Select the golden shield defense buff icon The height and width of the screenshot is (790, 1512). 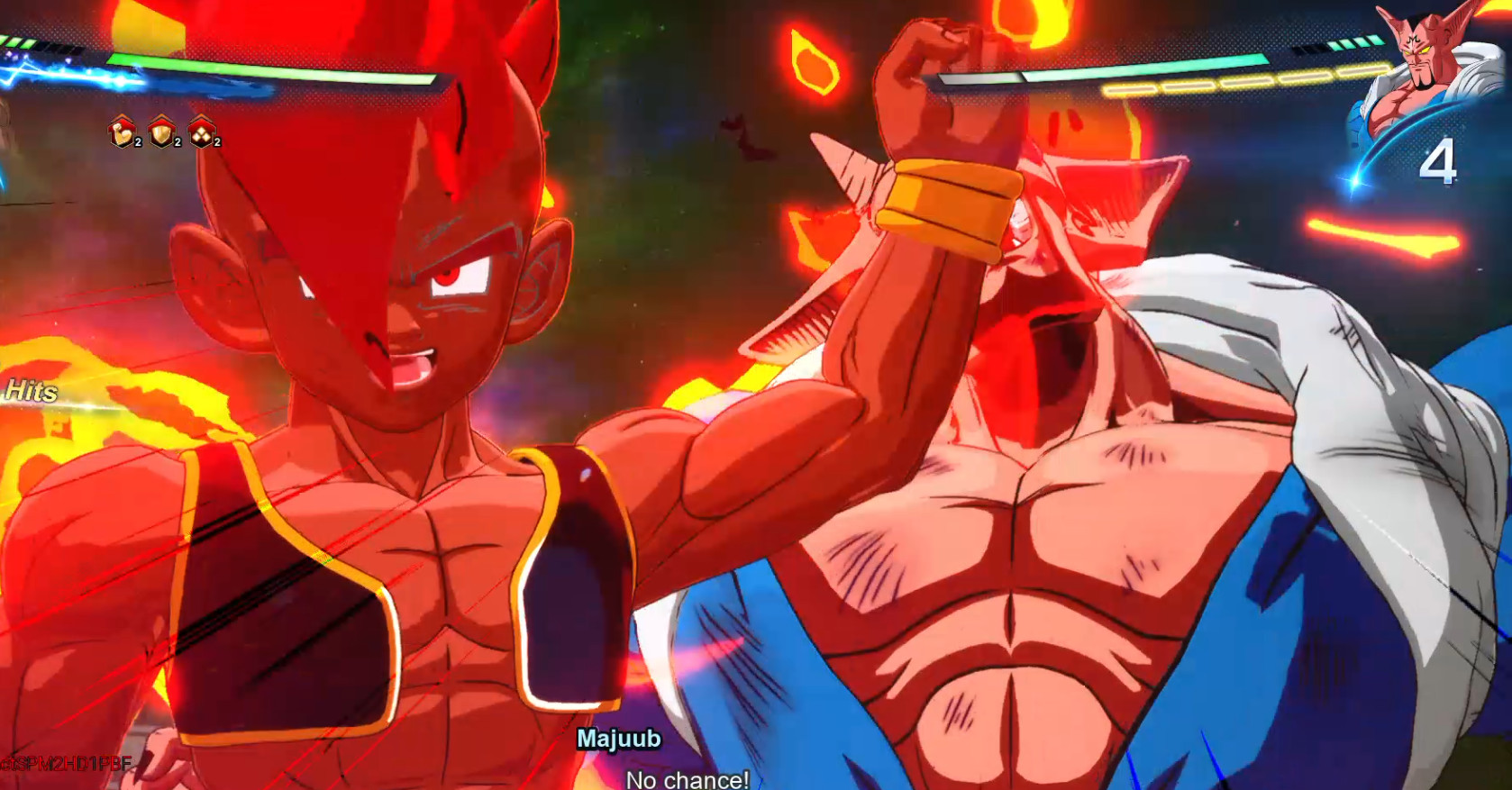click(162, 133)
